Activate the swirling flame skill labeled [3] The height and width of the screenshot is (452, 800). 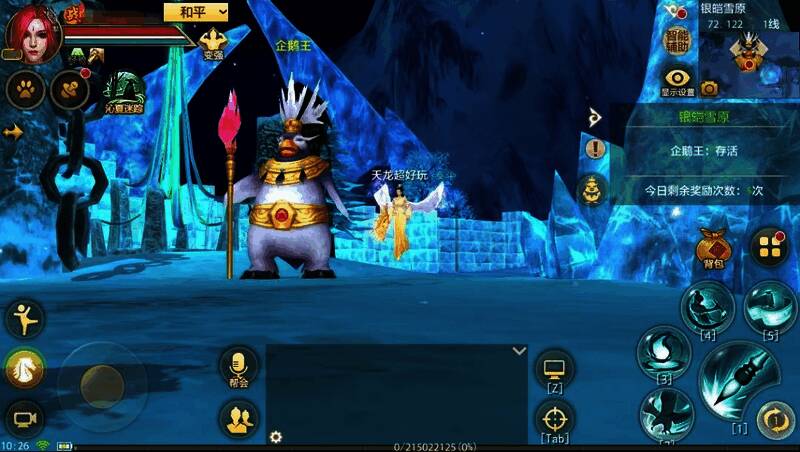[x=664, y=352]
